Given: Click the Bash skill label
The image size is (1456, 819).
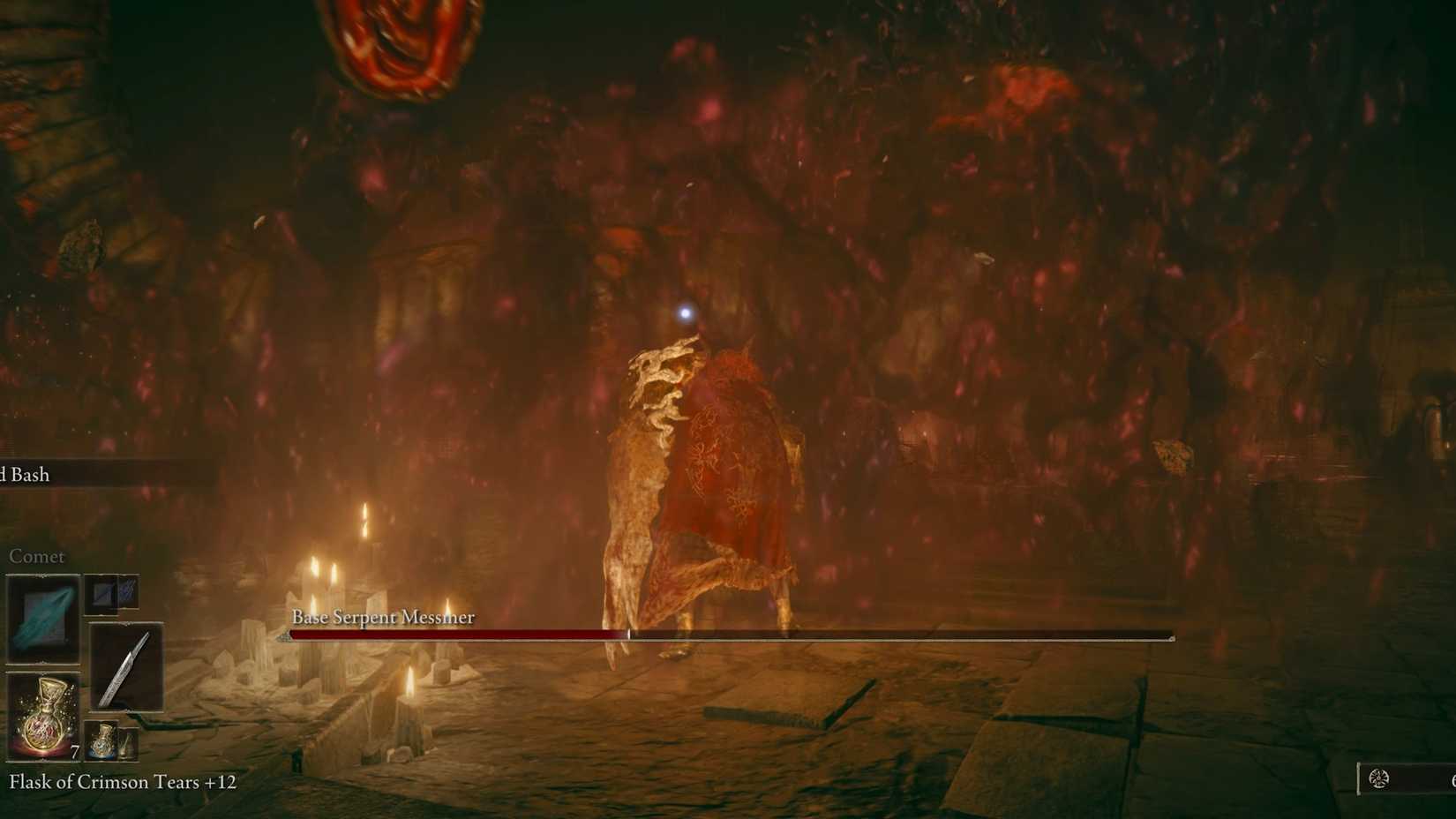Looking at the screenshot, I should 25,474.
